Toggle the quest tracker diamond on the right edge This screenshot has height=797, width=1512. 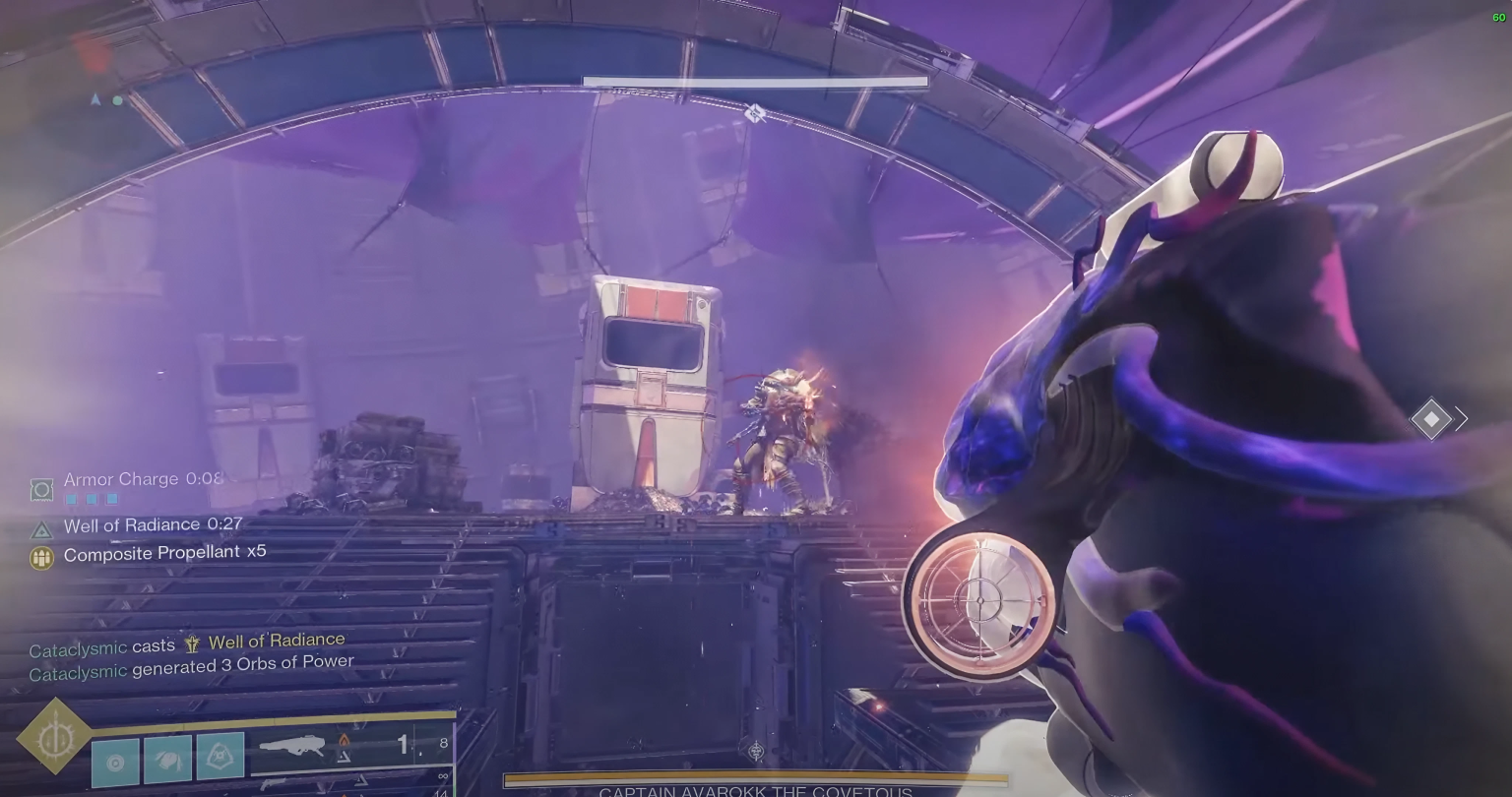coord(1431,418)
